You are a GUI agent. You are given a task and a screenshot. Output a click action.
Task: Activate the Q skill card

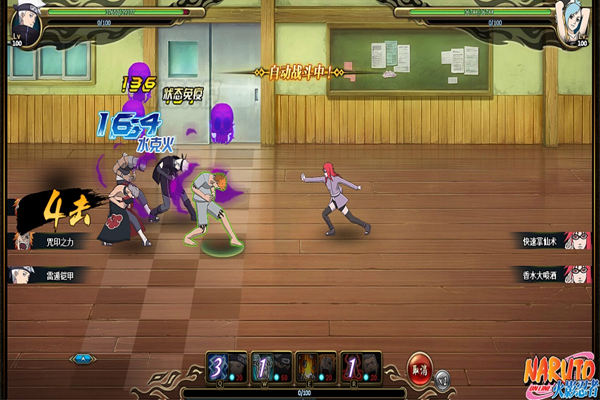pyautogui.click(x=227, y=367)
